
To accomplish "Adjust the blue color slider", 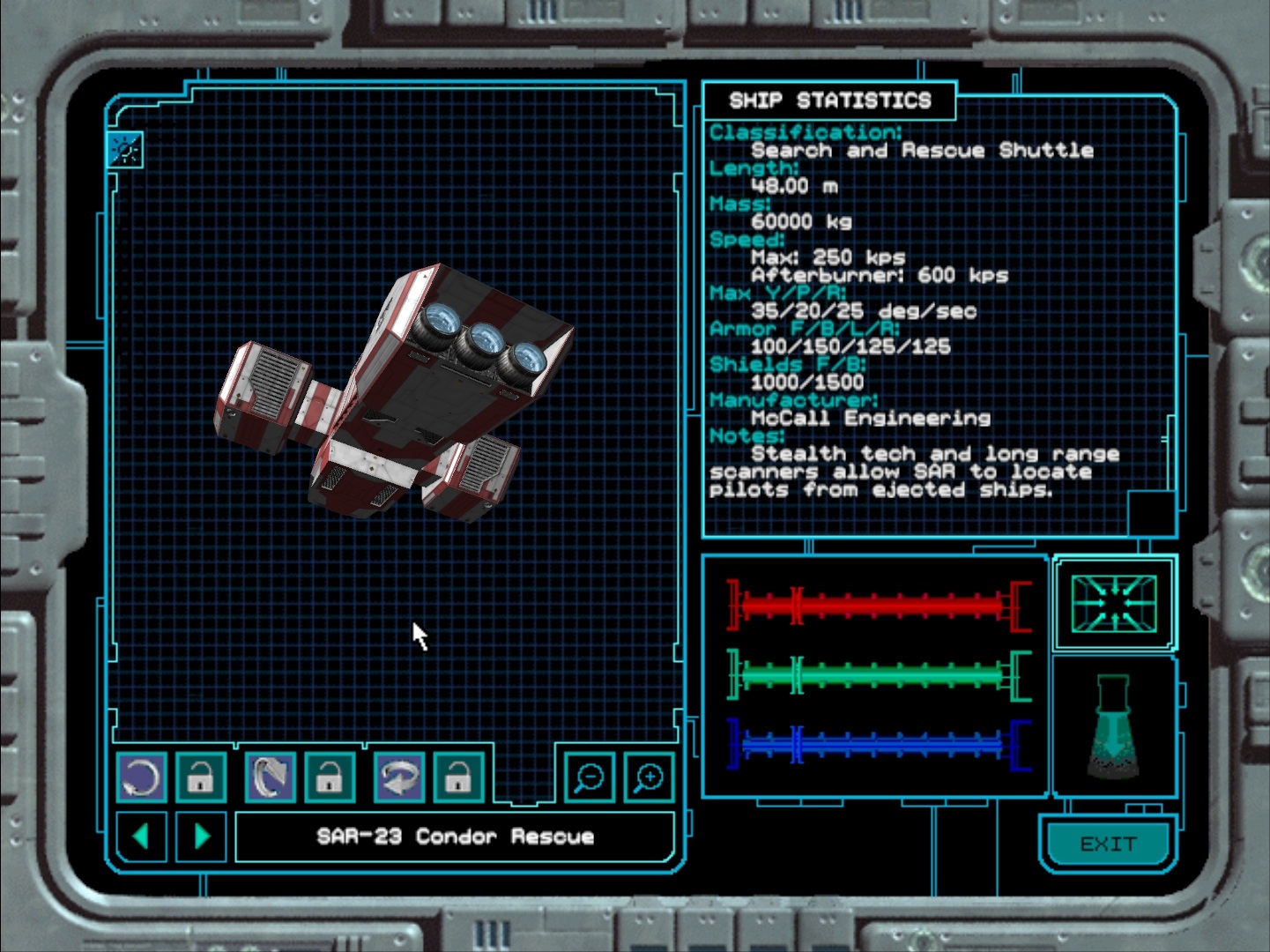I will coord(877,745).
